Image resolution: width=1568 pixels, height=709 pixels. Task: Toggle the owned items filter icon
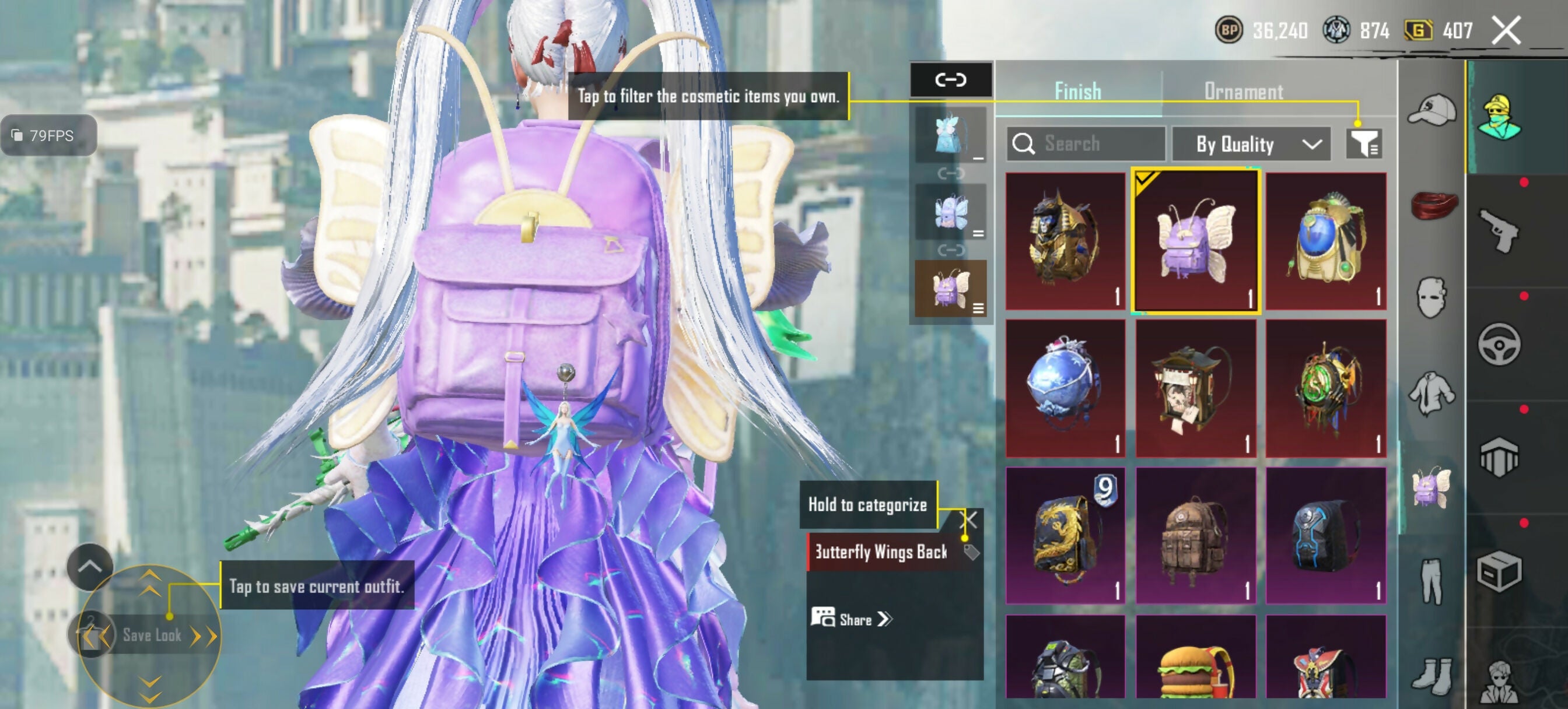(1363, 144)
